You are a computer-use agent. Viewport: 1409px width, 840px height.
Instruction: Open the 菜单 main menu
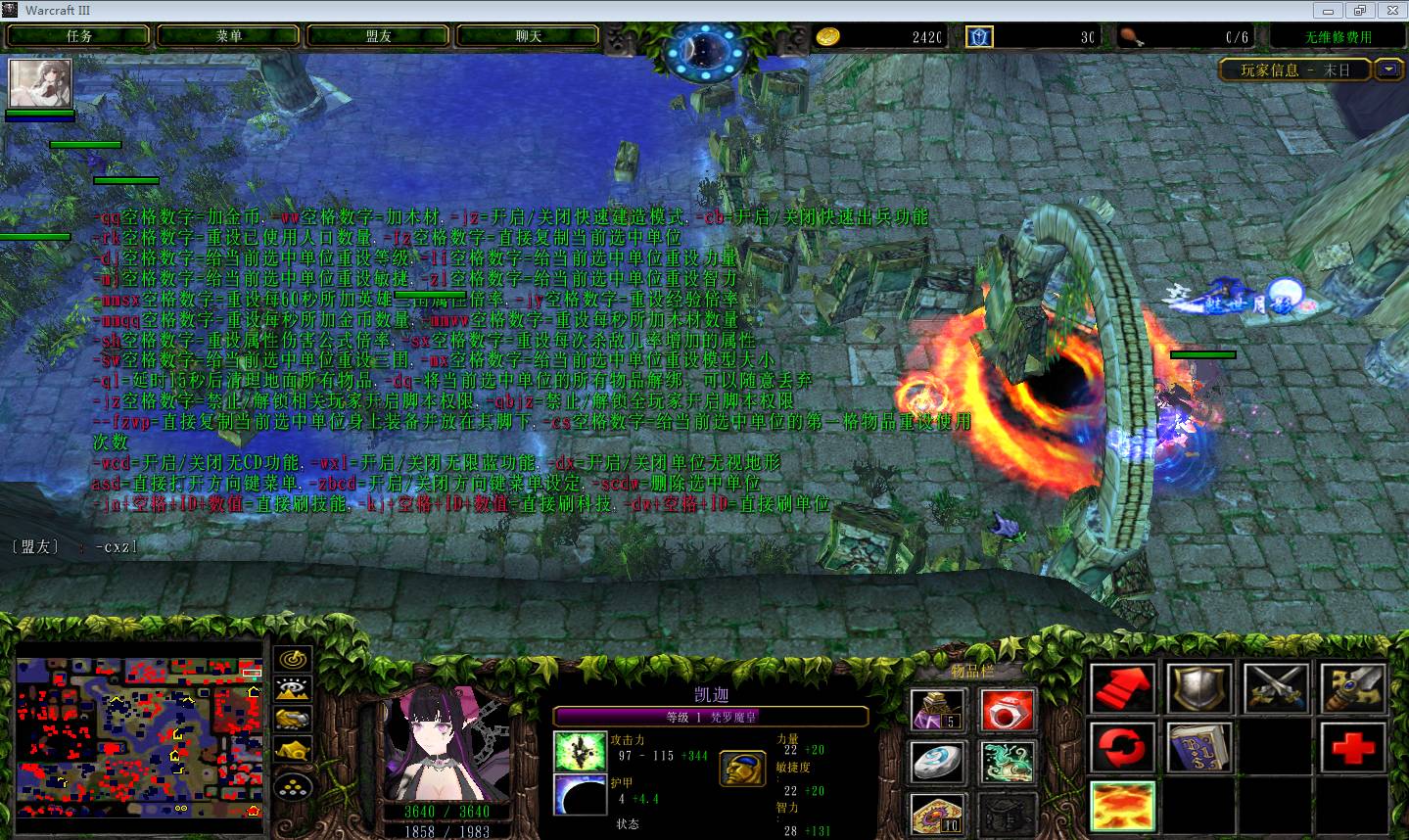229,36
